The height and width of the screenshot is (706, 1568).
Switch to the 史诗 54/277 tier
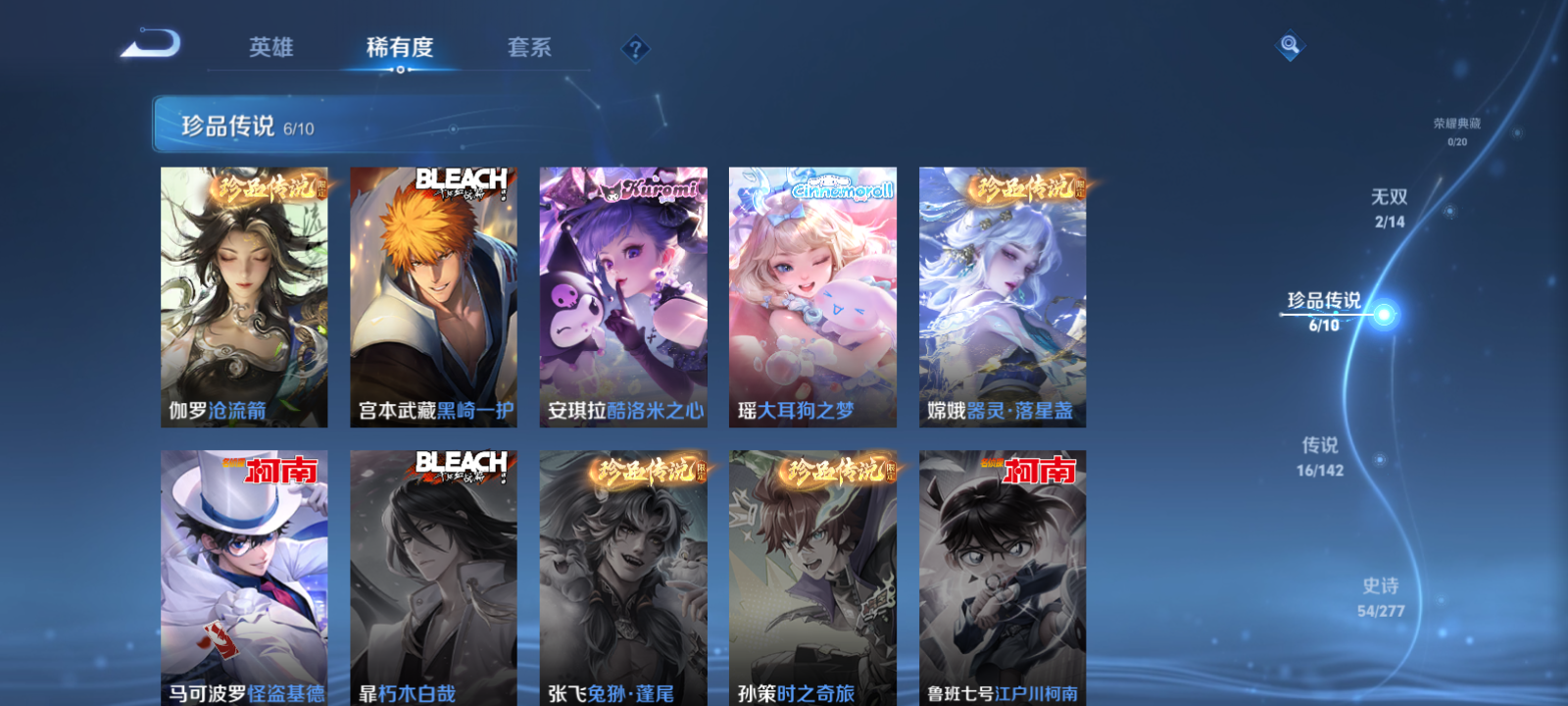click(1383, 593)
